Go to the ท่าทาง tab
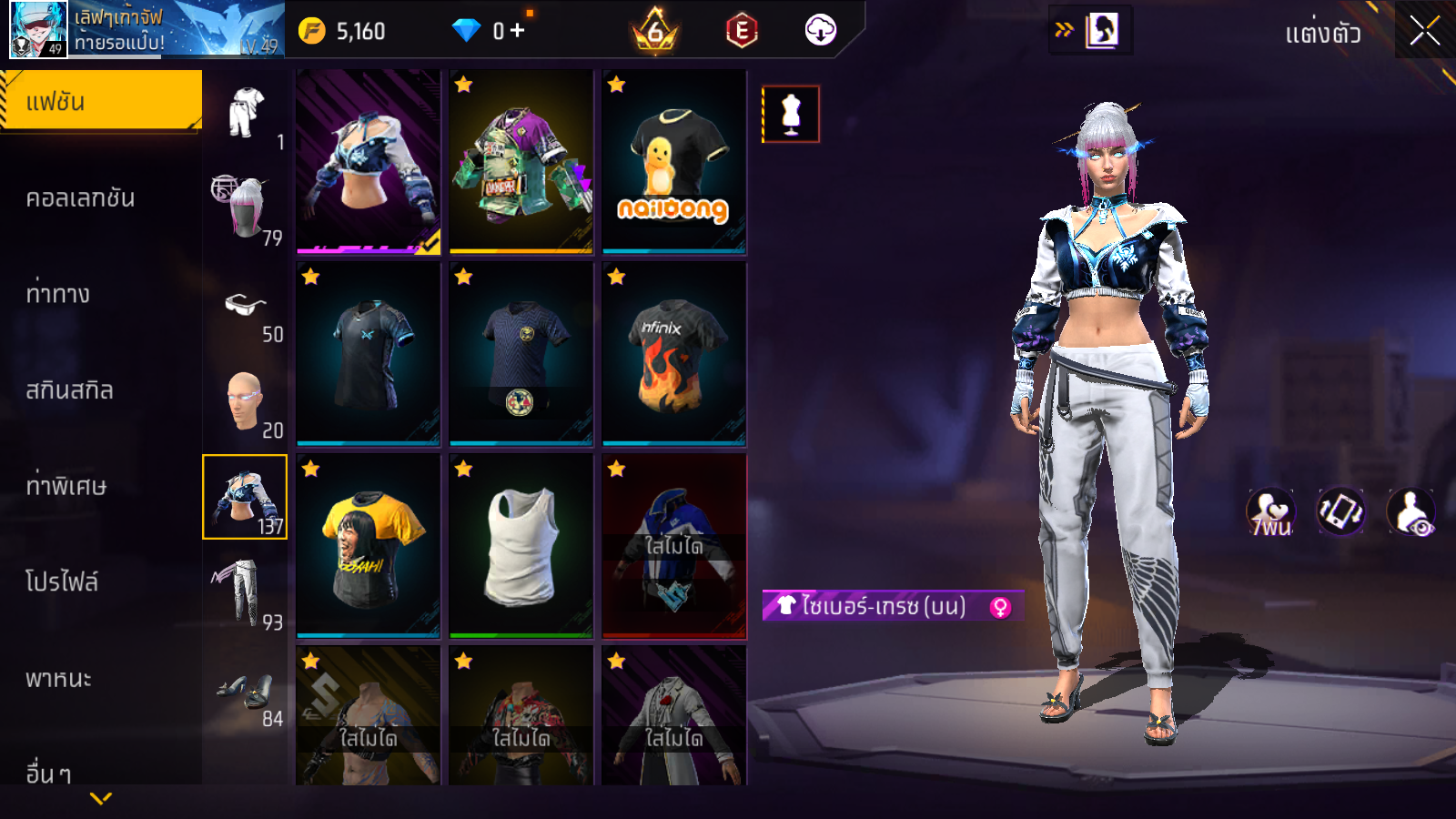The width and height of the screenshot is (1456, 819). pyautogui.click(x=59, y=294)
